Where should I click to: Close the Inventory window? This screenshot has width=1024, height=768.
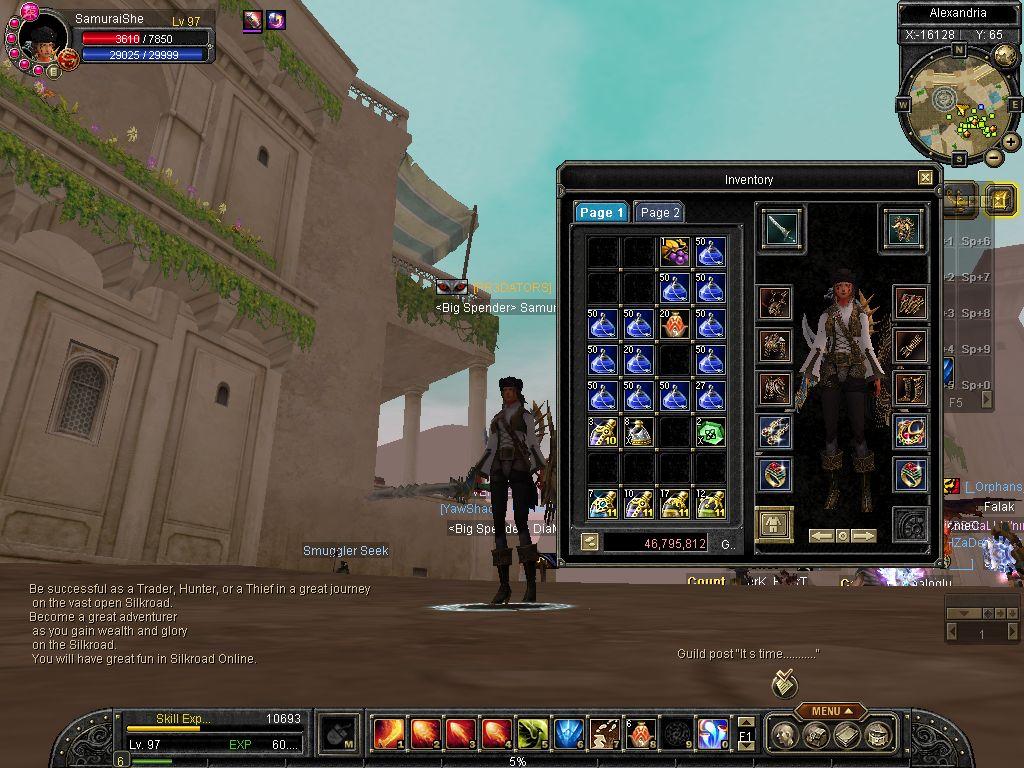[925, 178]
